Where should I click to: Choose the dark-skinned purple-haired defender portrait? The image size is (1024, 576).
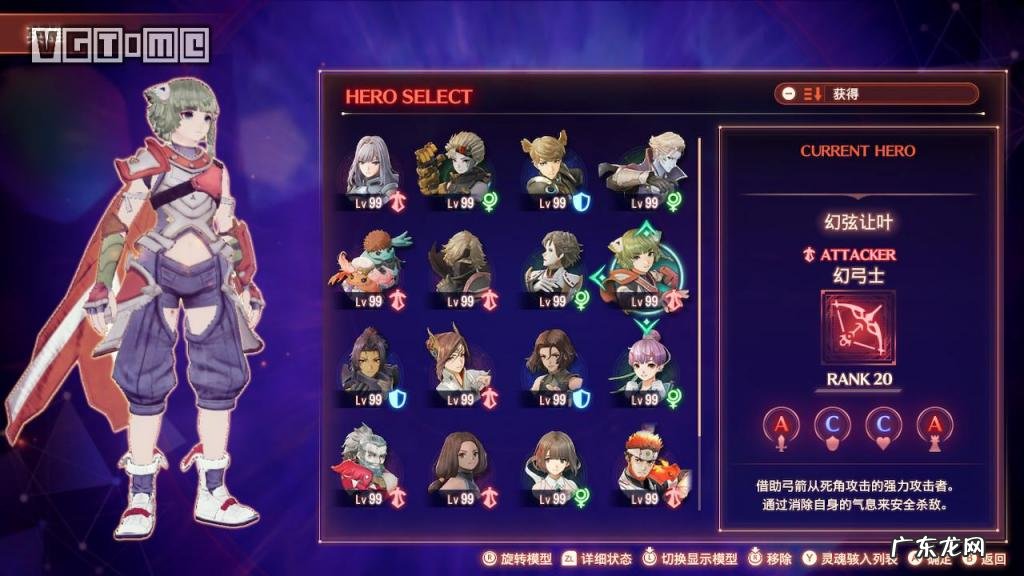[368, 362]
